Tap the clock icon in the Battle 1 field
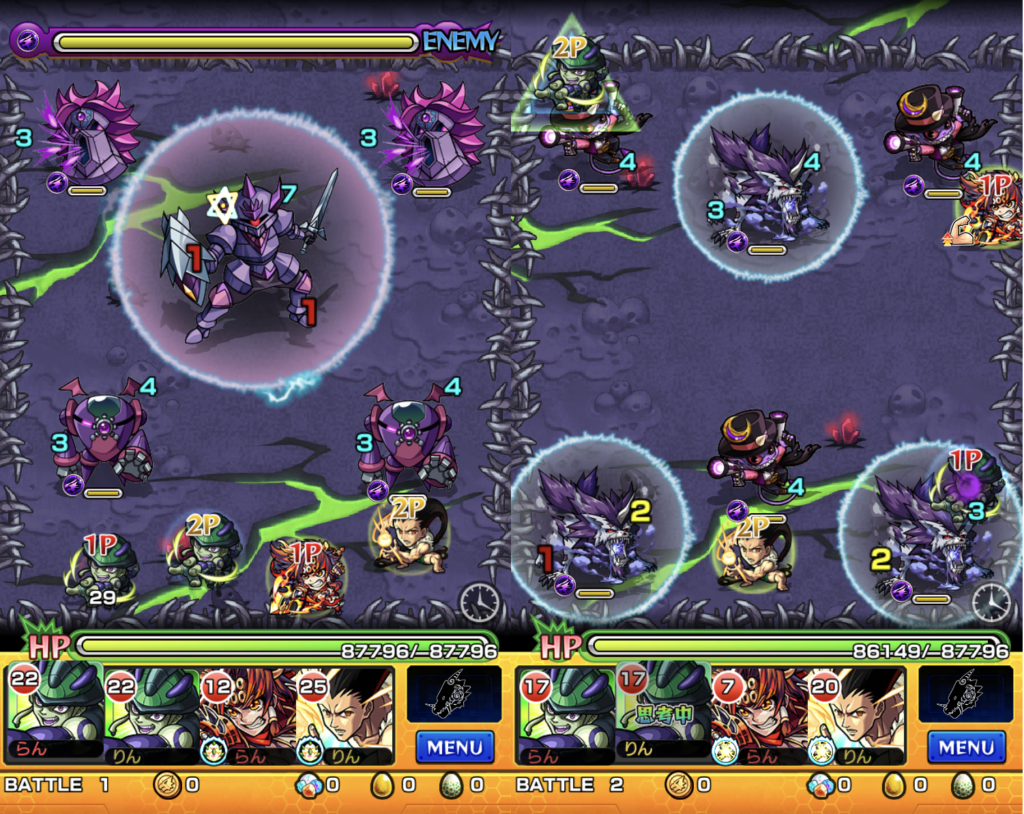 pos(480,601)
